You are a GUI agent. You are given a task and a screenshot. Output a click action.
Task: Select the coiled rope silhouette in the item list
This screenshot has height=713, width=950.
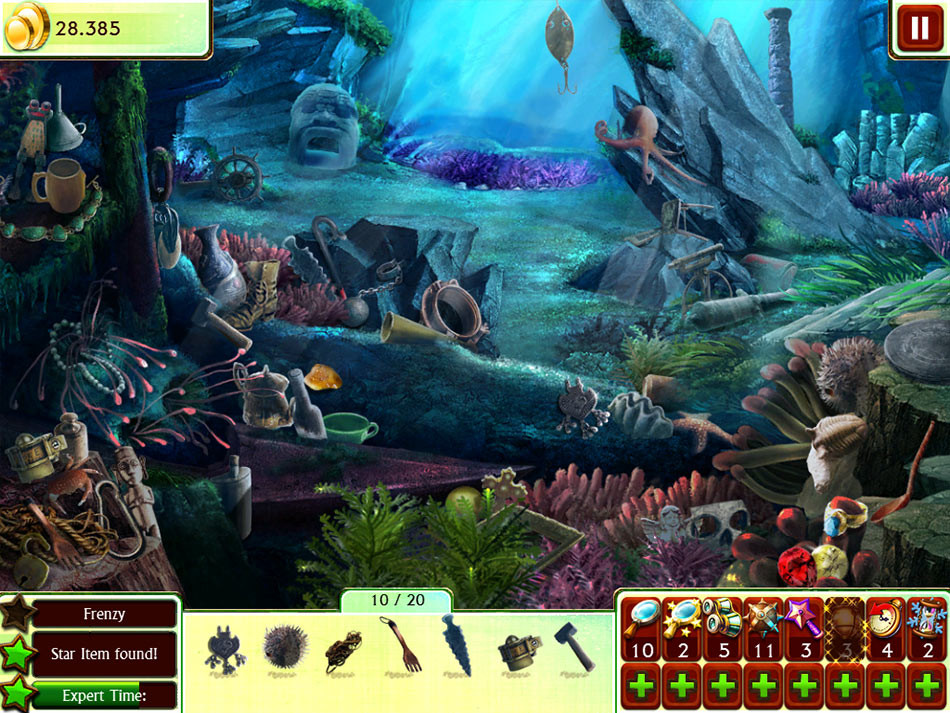(343, 648)
